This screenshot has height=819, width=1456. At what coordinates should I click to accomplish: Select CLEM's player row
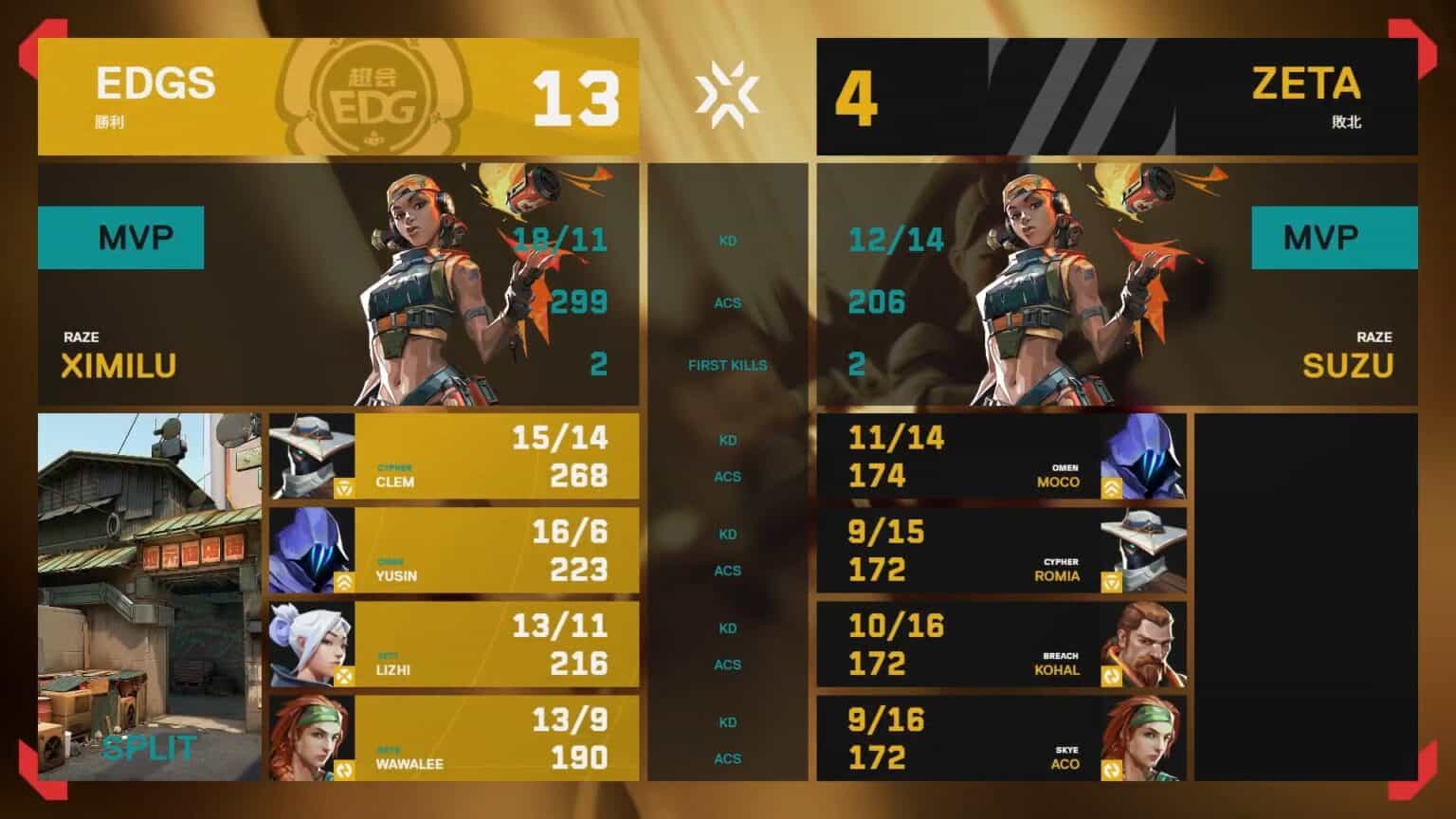[453, 456]
